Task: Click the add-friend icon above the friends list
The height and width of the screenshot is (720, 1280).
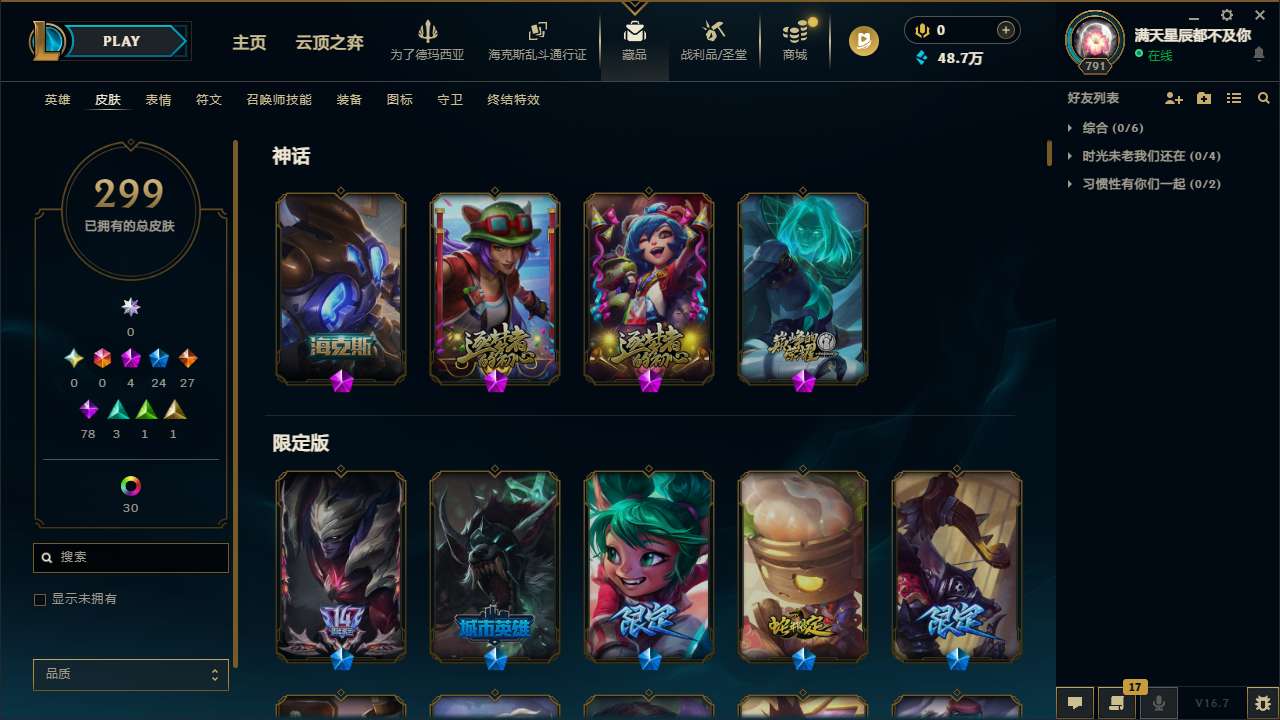Action: (1174, 98)
